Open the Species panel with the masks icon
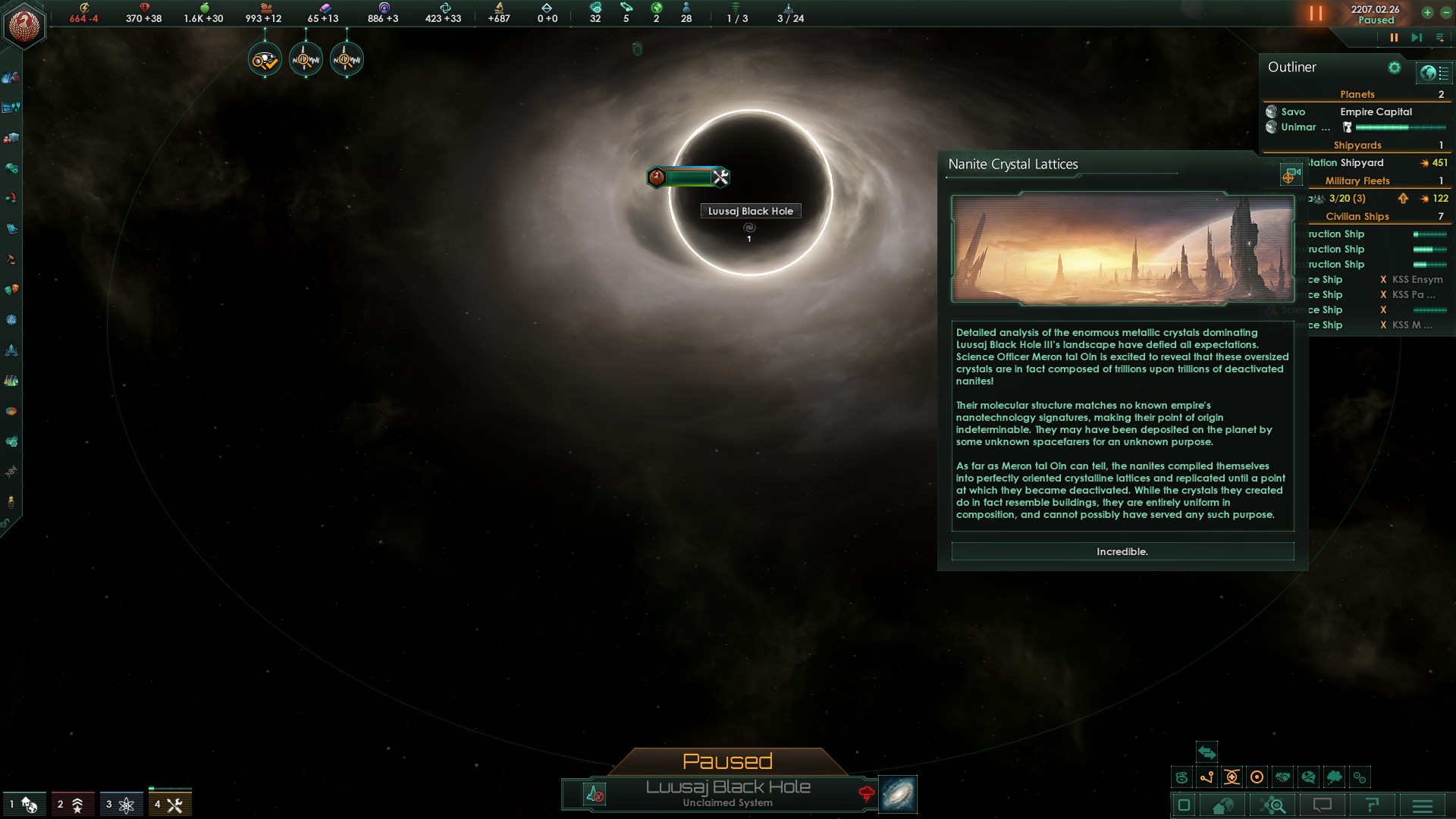 (x=11, y=287)
